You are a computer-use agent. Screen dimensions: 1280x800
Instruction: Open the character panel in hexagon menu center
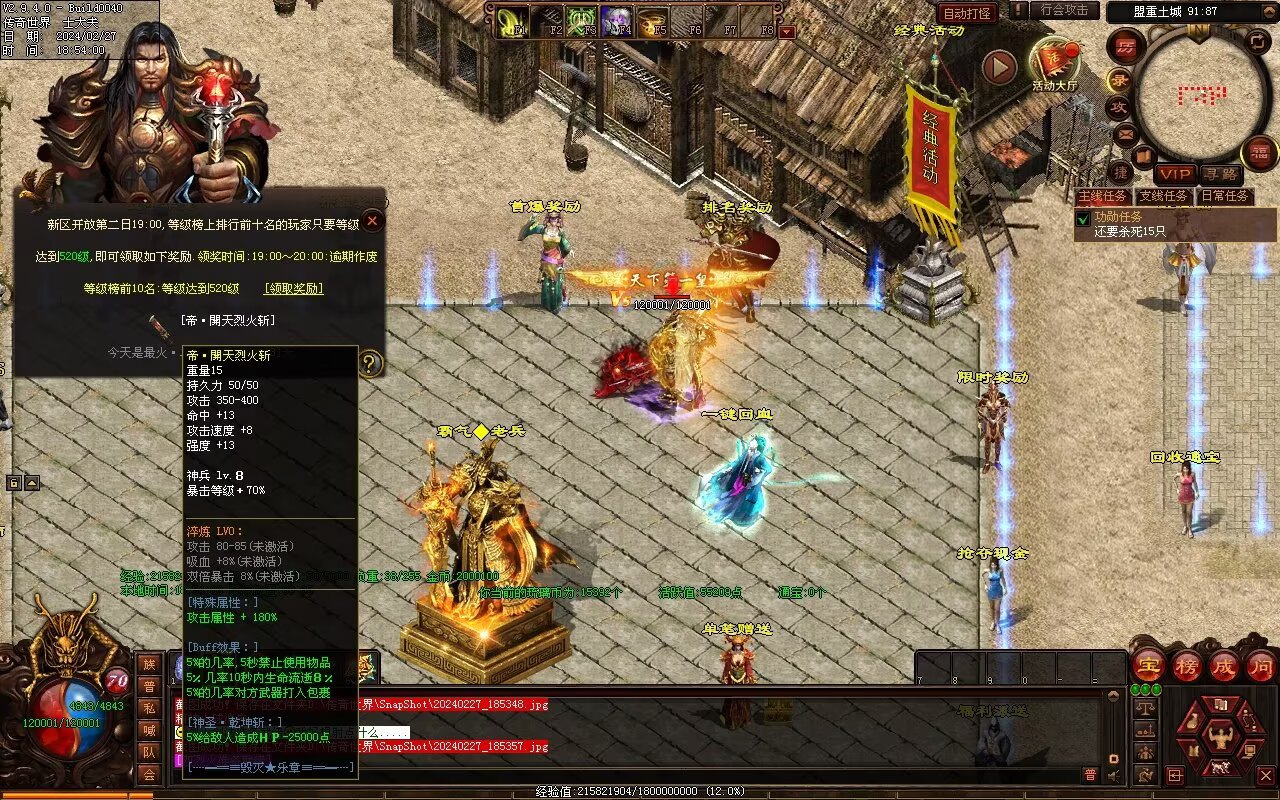point(1221,739)
